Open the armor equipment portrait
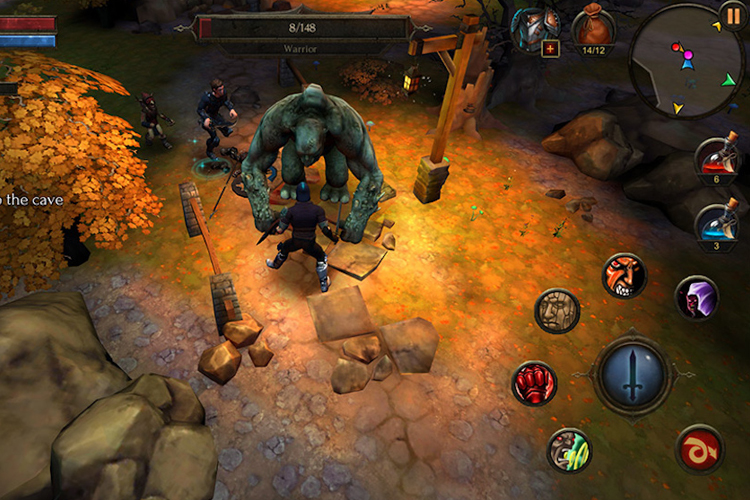This screenshot has height=500, width=750. click(535, 29)
